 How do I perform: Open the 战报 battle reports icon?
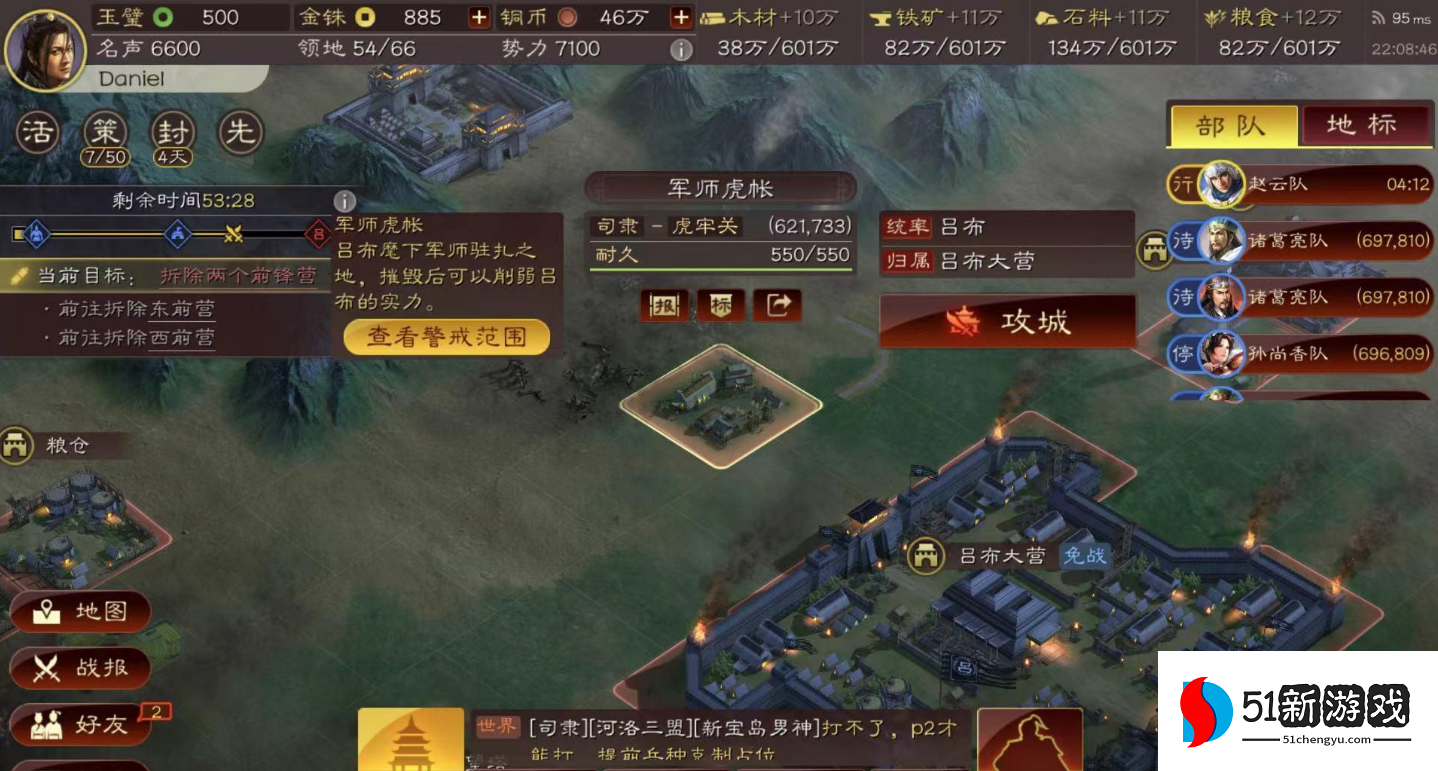[x=80, y=668]
